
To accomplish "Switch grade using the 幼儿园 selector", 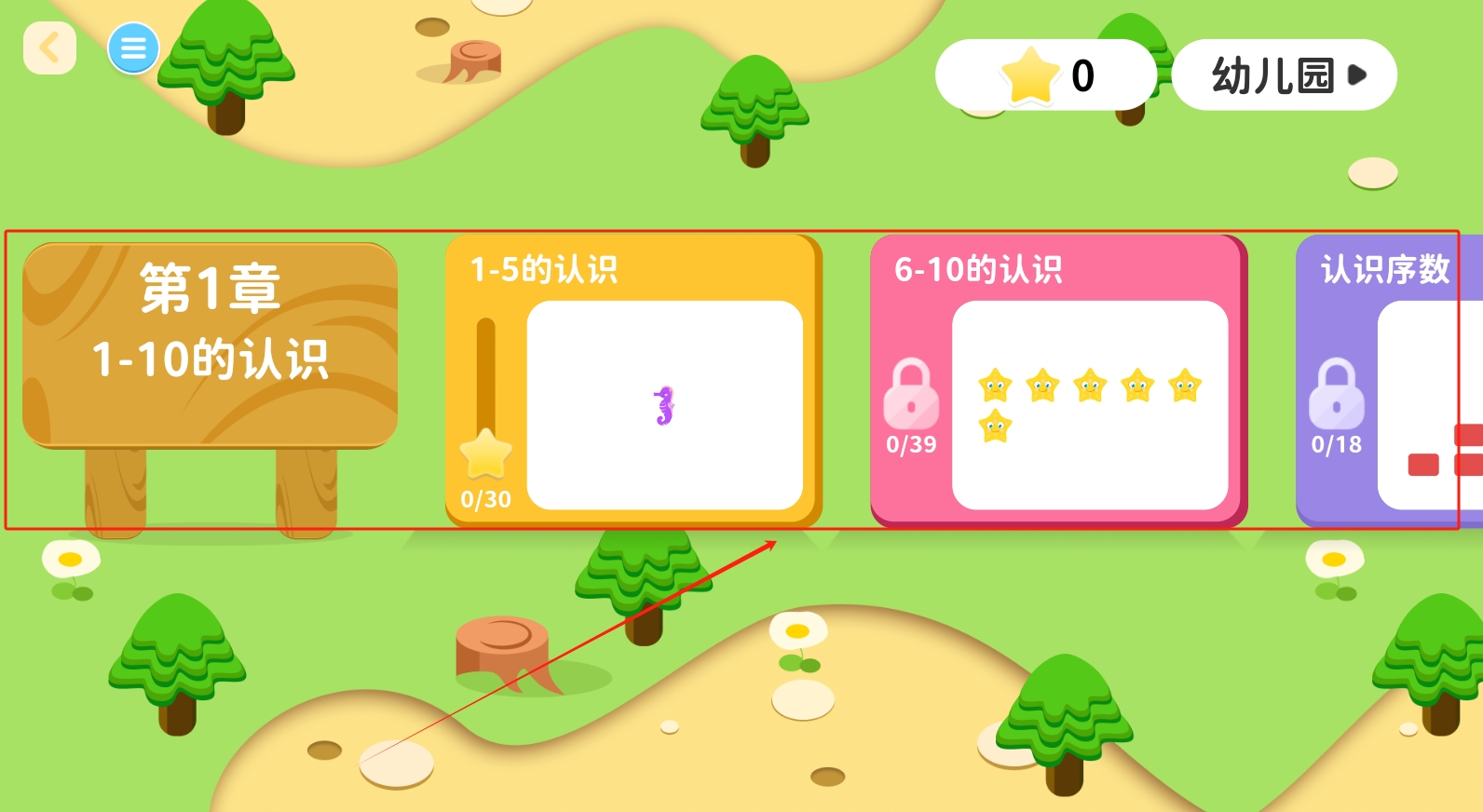I will click(x=1284, y=75).
